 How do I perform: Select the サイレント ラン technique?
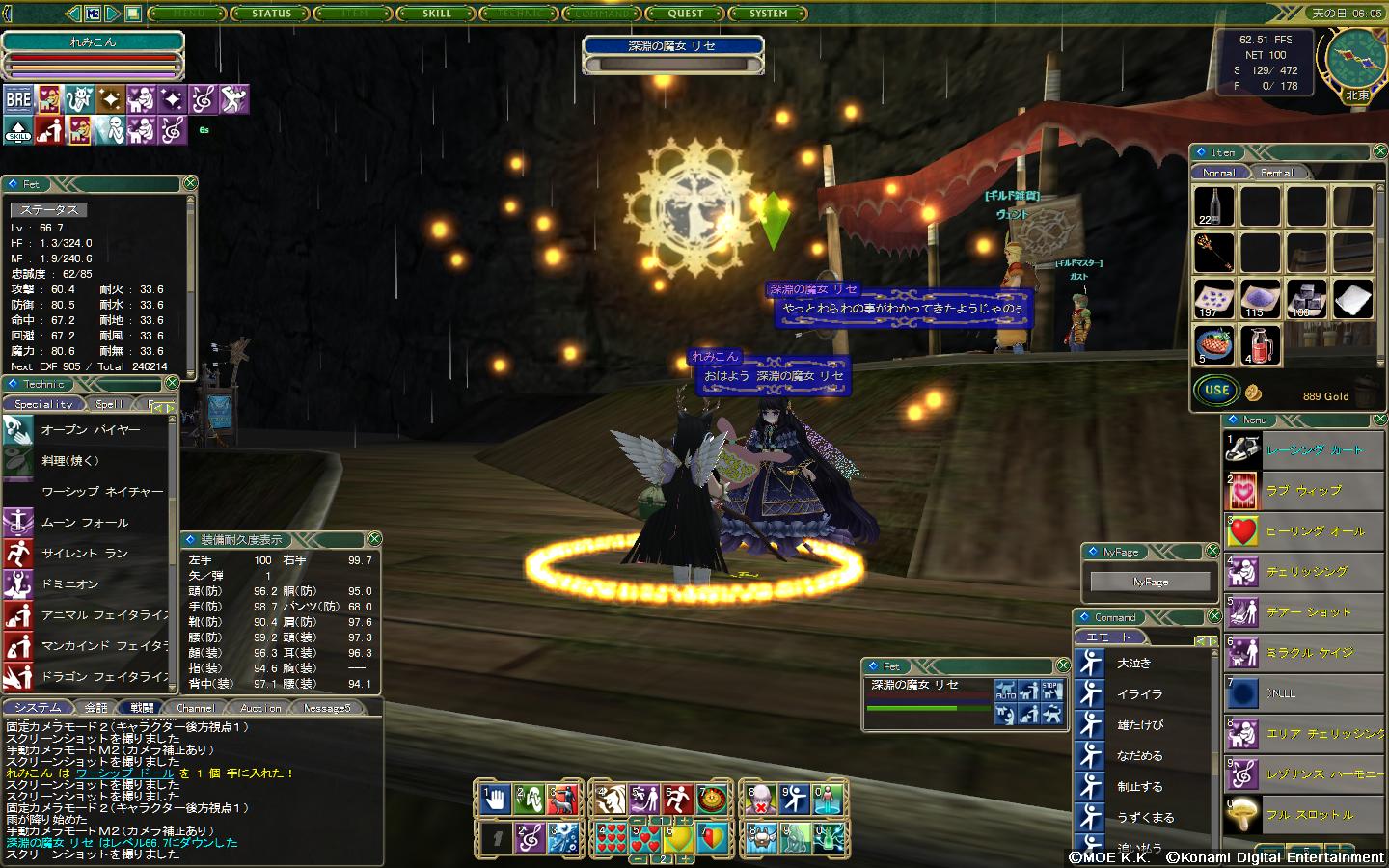(x=85, y=554)
